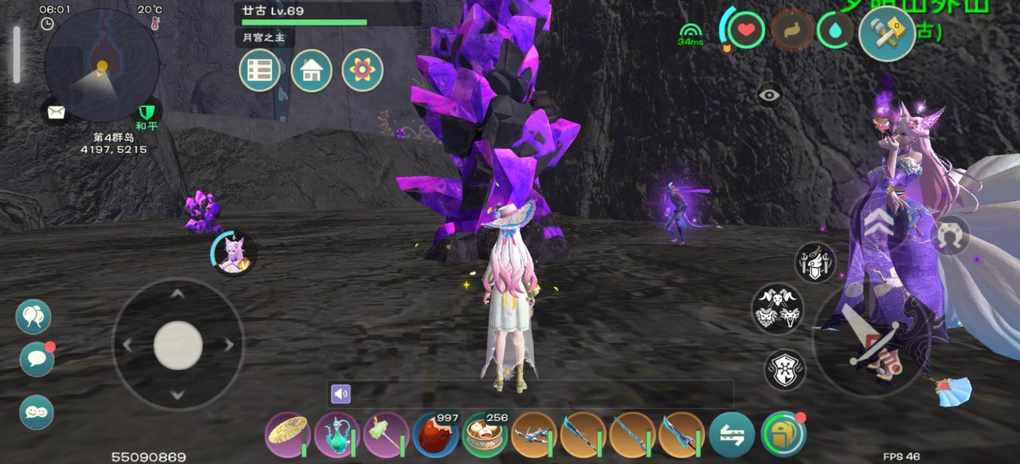The image size is (1020, 464).
Task: Open the backpack inventory button
Action: (x=782, y=435)
